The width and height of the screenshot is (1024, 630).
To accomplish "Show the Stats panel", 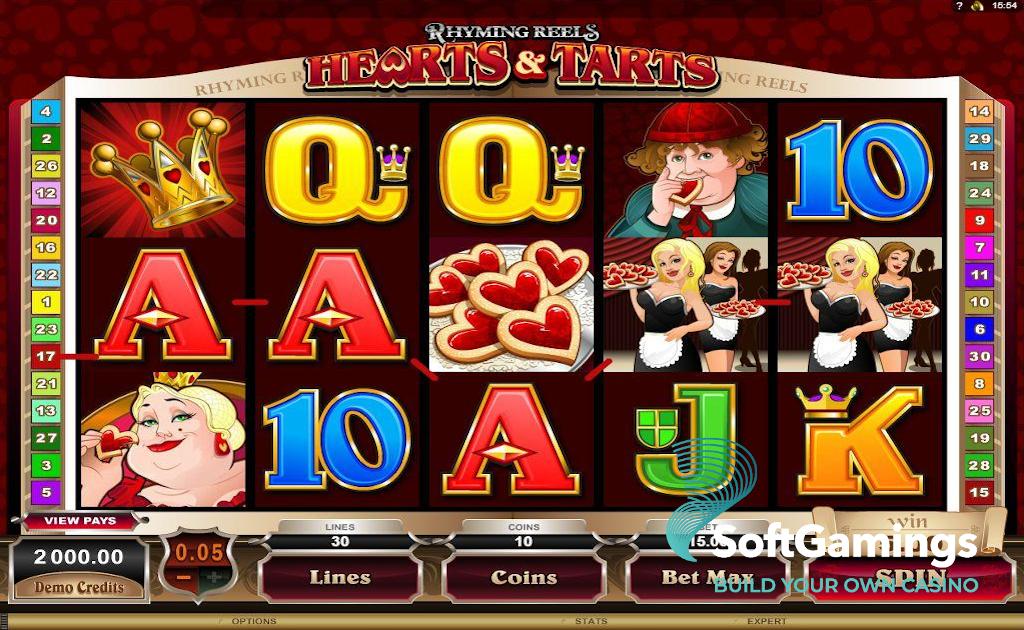I will [591, 621].
